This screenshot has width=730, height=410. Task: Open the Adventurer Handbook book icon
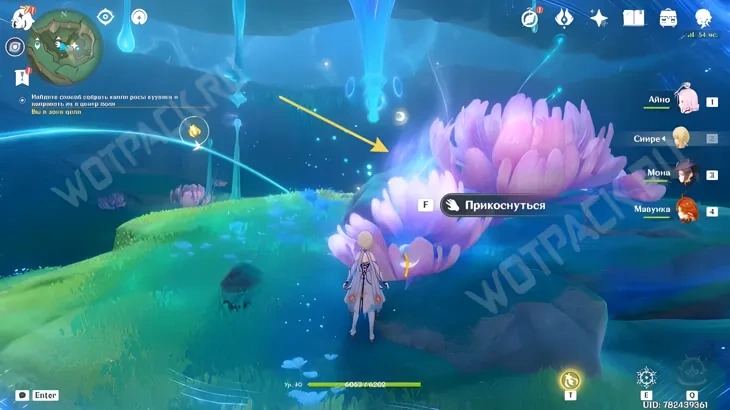click(x=633, y=18)
